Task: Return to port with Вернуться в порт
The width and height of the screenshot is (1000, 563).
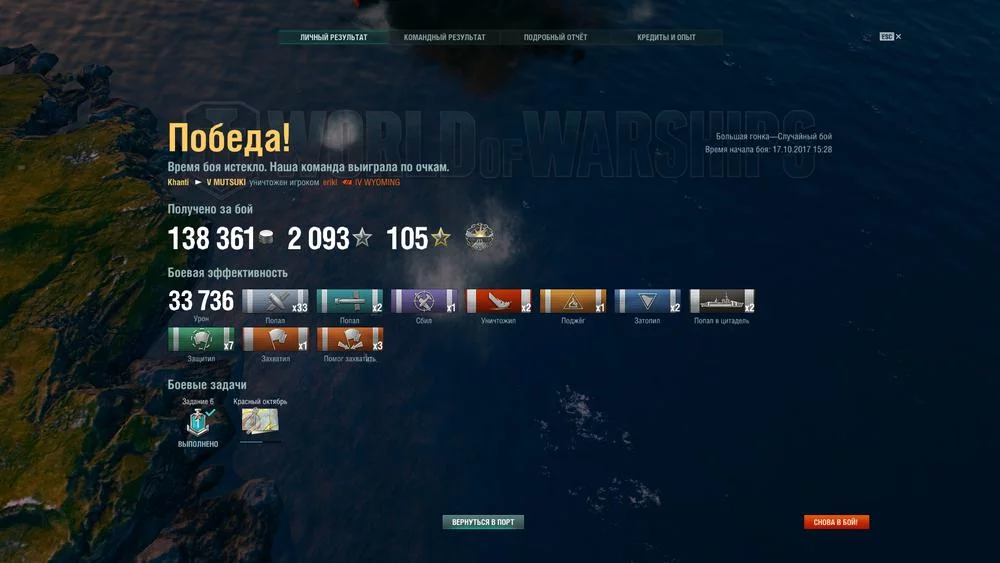Action: click(x=483, y=522)
